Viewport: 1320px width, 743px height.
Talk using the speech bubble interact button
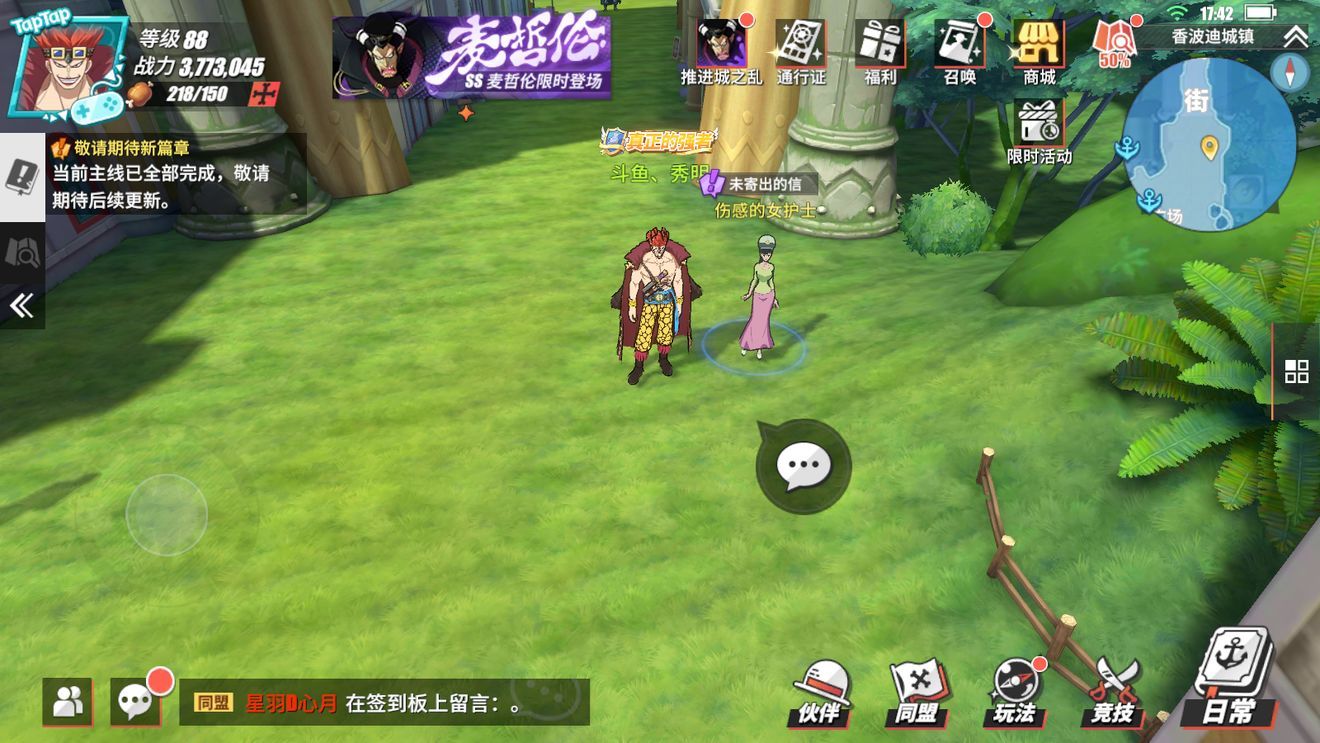click(803, 466)
